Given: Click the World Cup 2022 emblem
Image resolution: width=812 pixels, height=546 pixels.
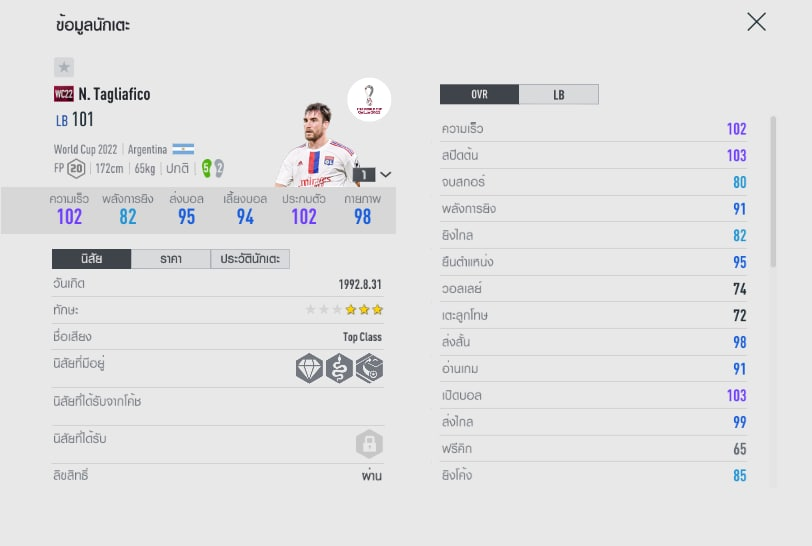Looking at the screenshot, I should coord(369,100).
